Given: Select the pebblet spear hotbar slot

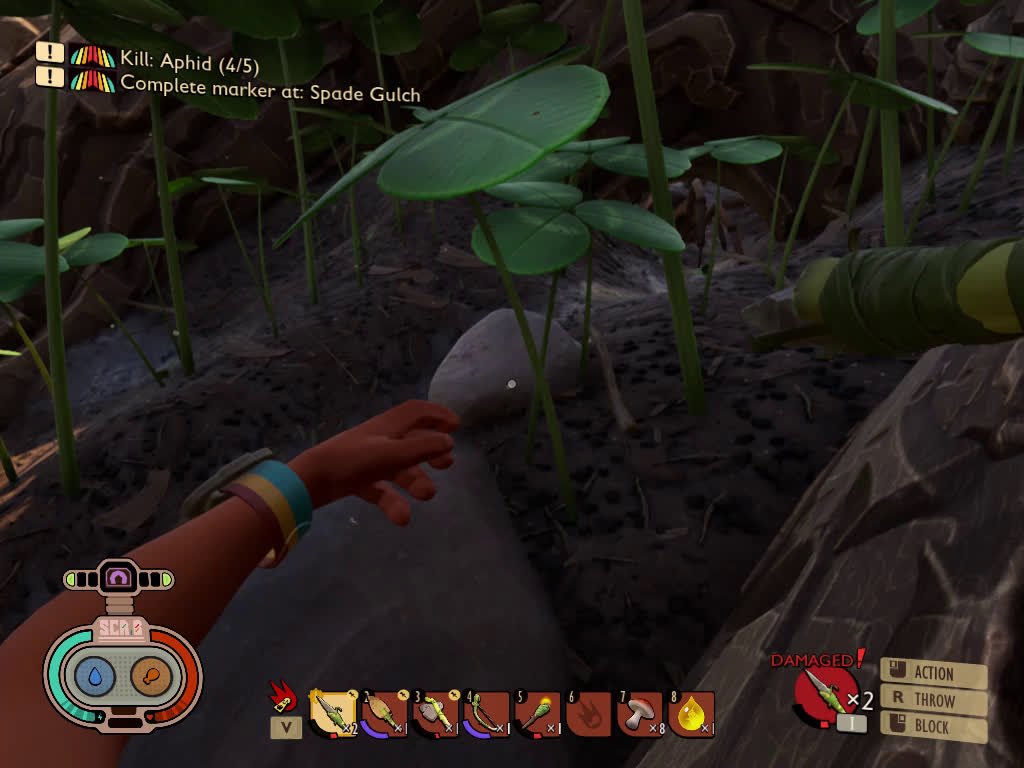Looking at the screenshot, I should (332, 713).
